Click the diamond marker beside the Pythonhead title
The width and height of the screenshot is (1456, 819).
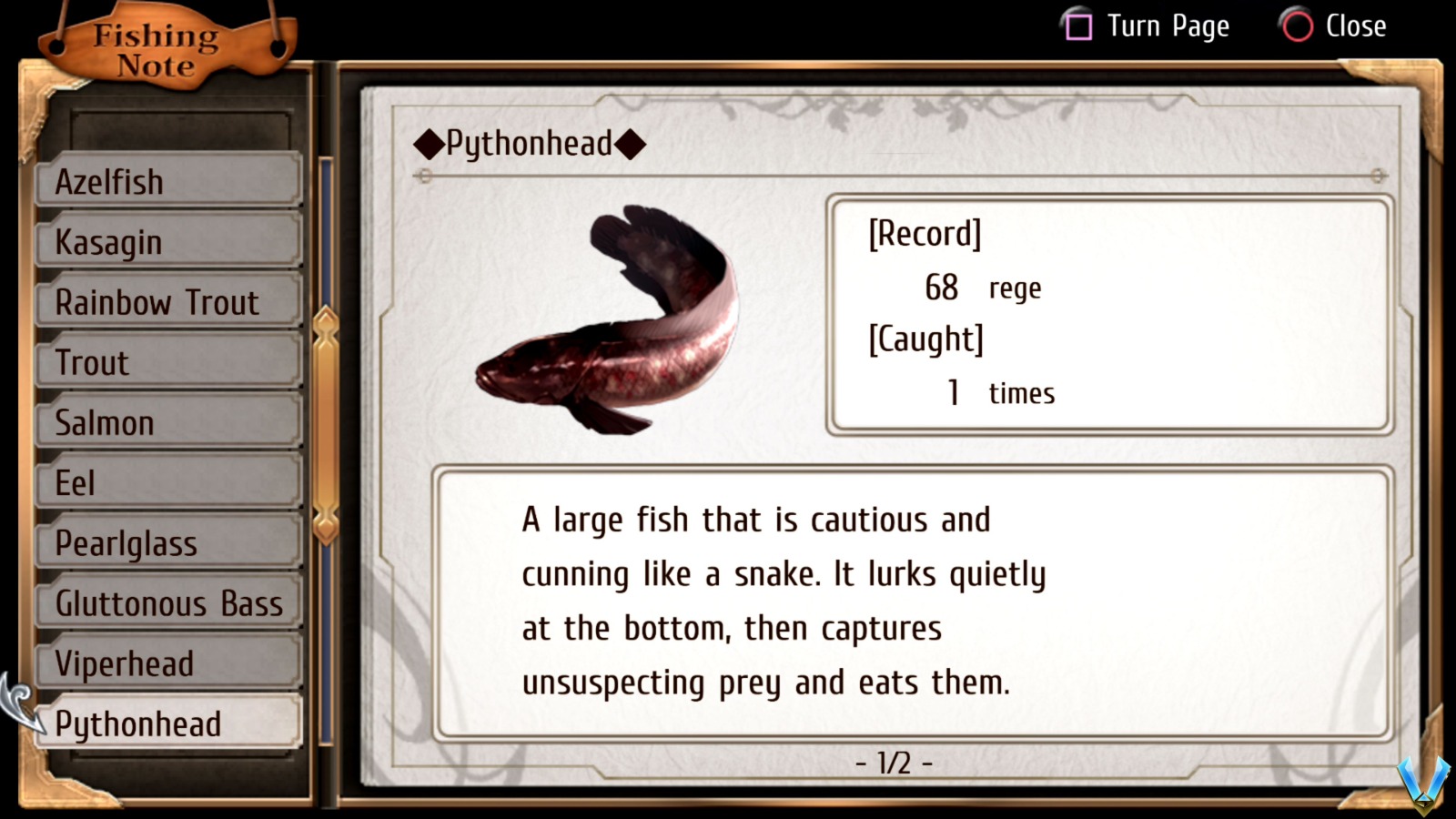click(x=428, y=143)
